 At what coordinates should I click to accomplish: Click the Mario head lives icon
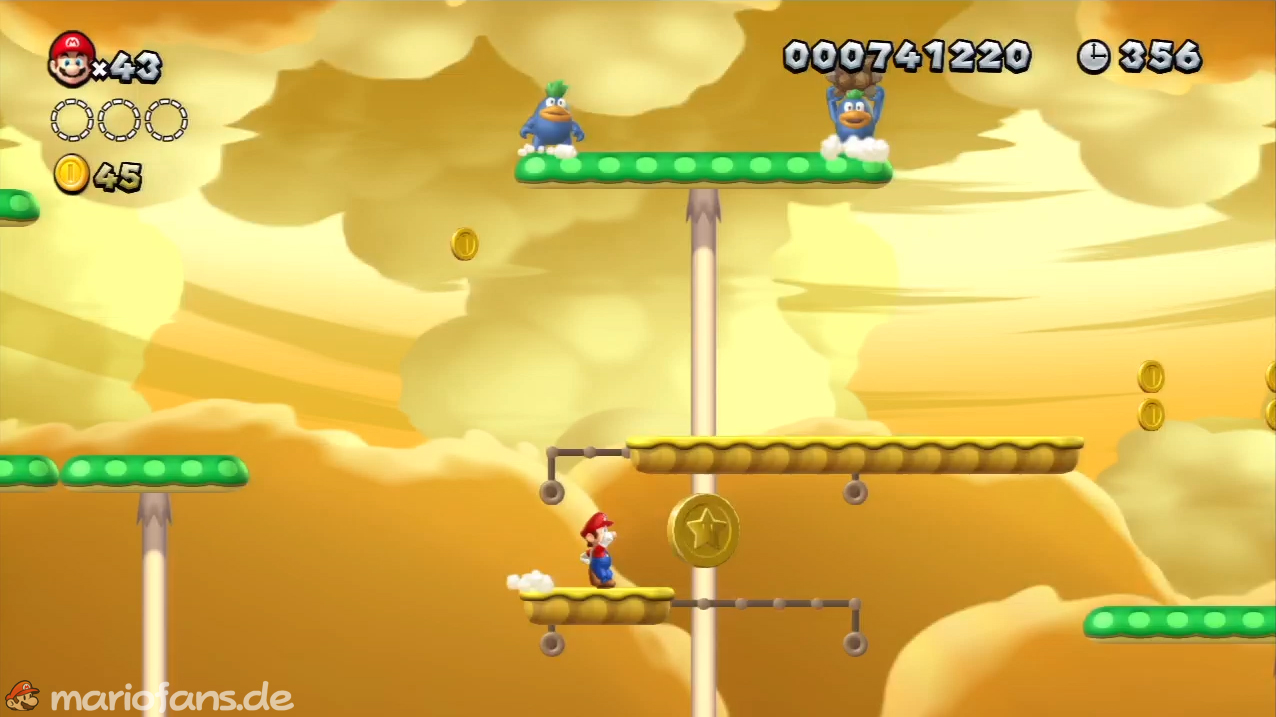pos(71,58)
